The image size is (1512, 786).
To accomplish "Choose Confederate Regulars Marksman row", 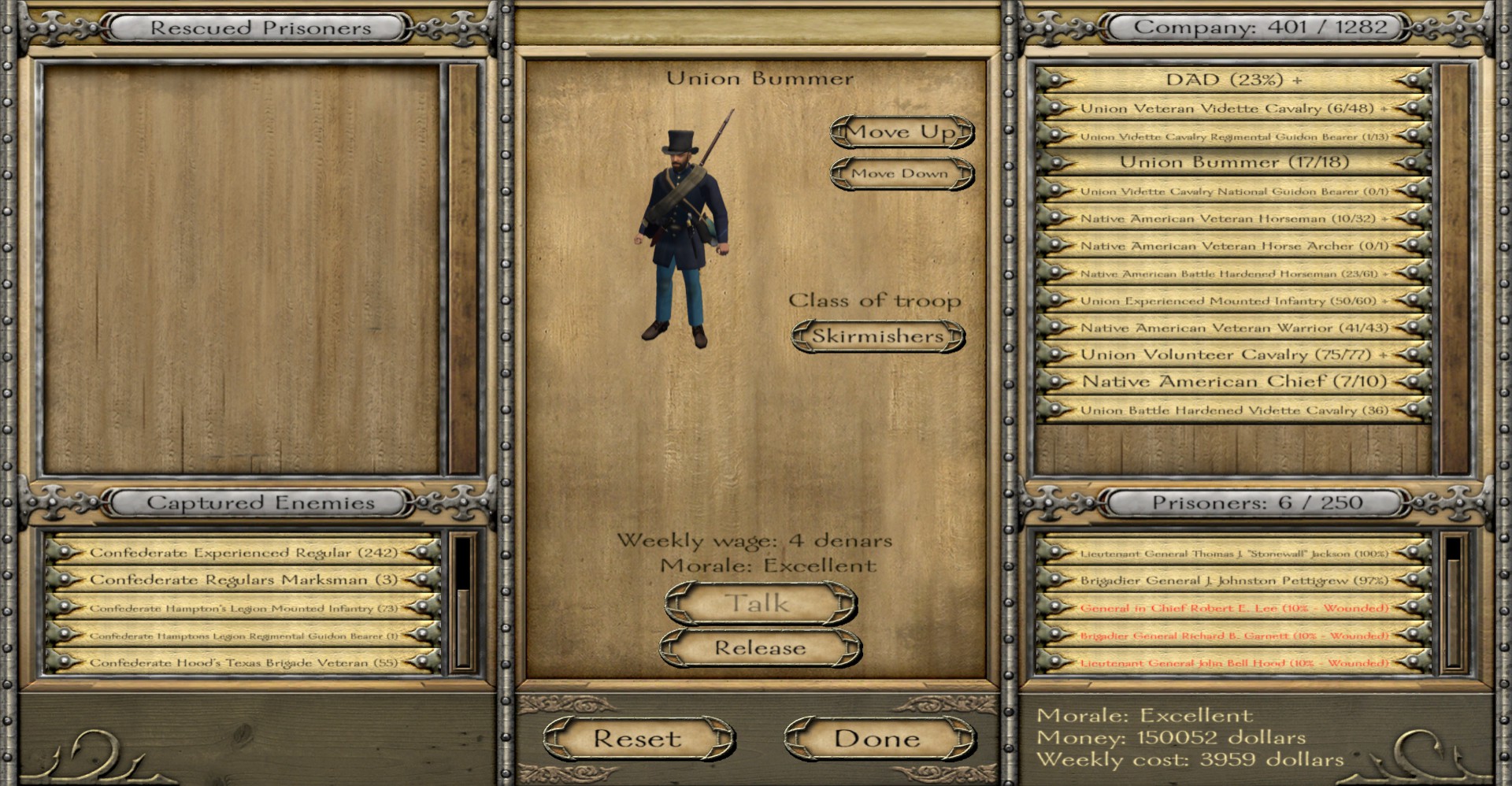I will pos(243,580).
